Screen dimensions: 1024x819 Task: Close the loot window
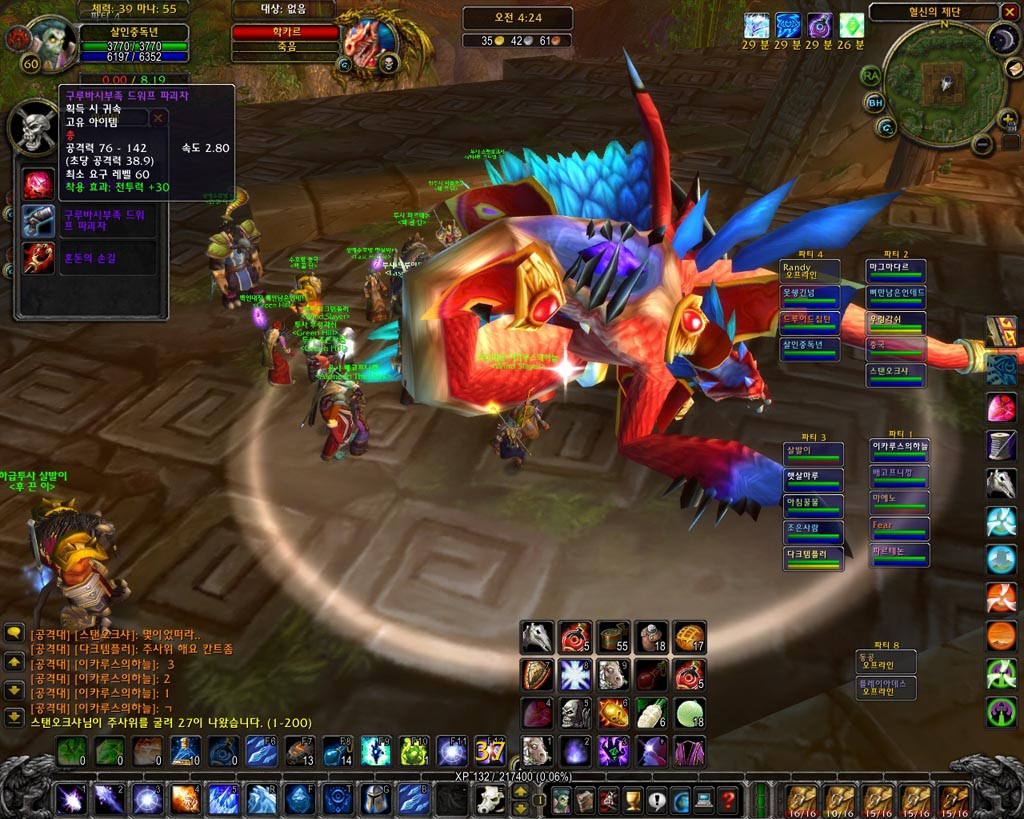158,118
